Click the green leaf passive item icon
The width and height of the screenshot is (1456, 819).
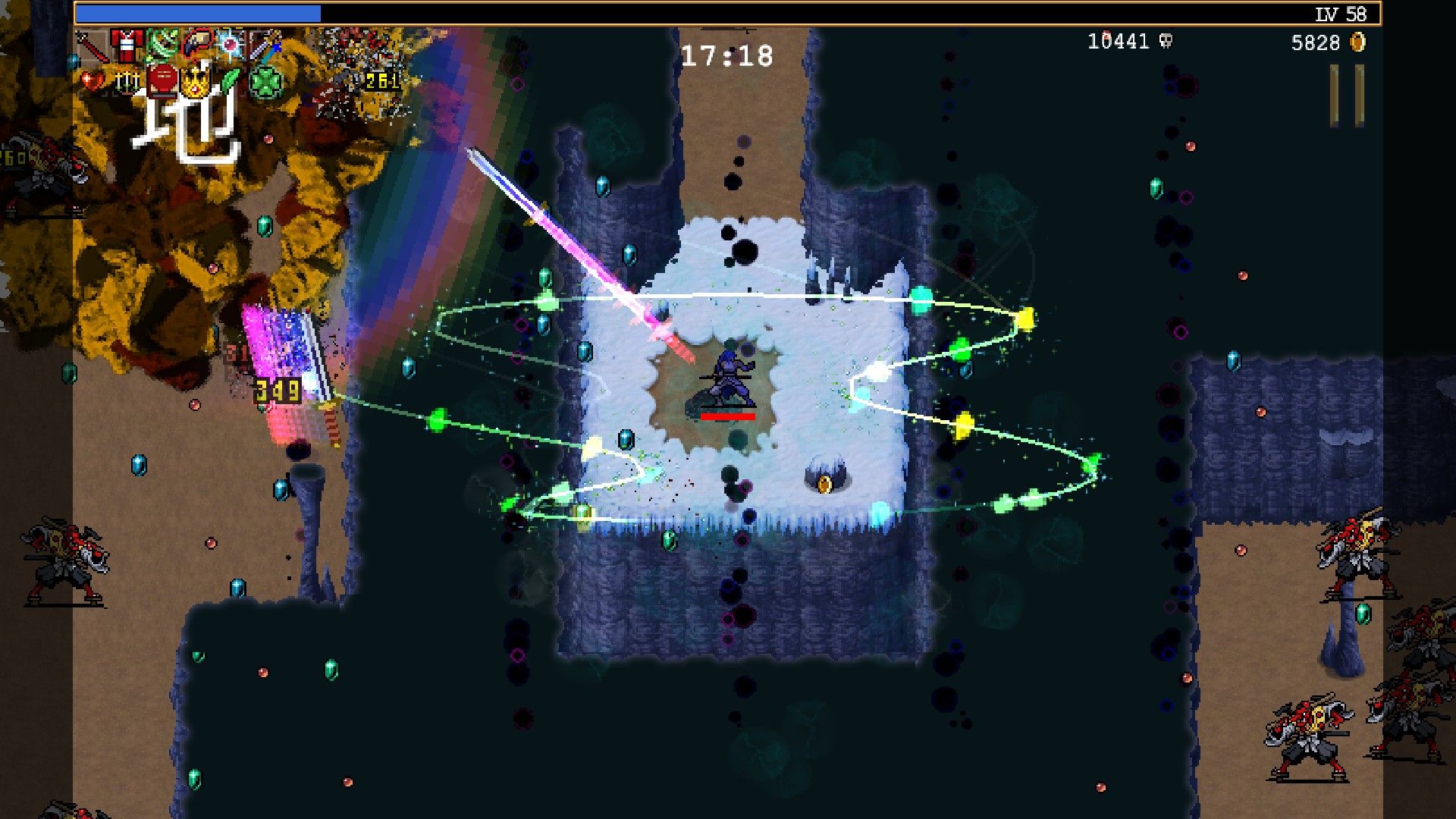pyautogui.click(x=231, y=80)
